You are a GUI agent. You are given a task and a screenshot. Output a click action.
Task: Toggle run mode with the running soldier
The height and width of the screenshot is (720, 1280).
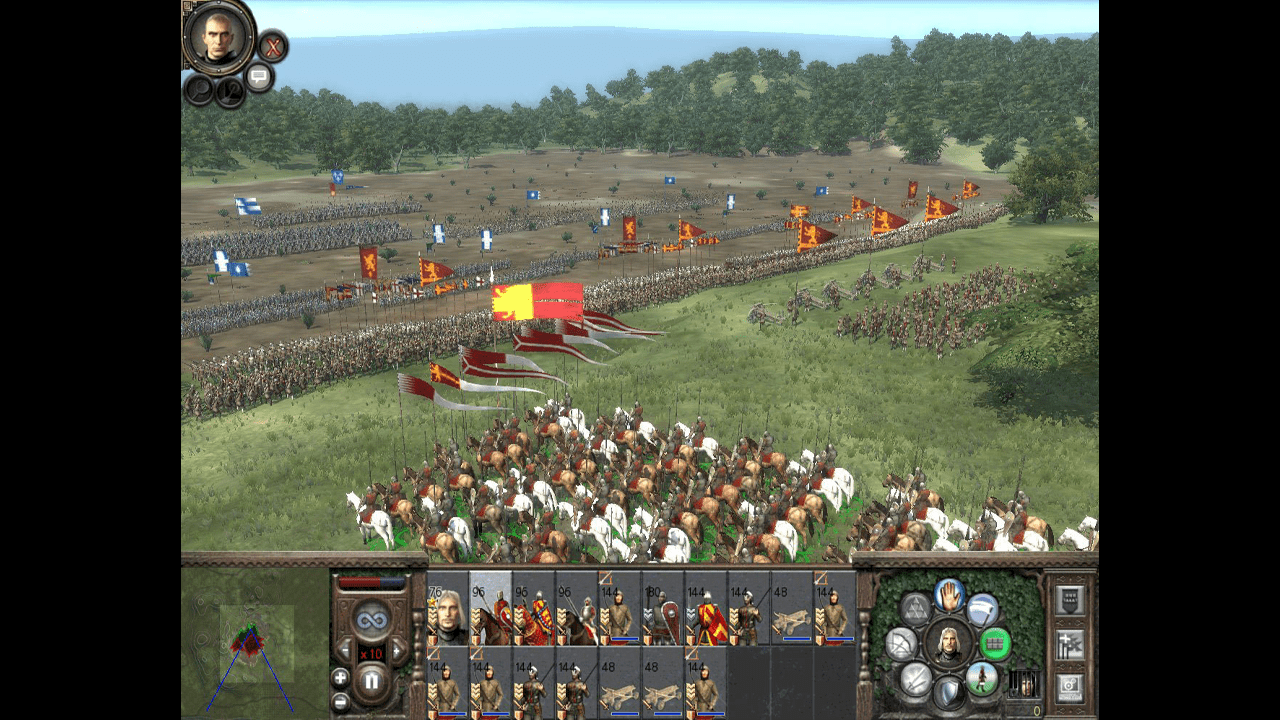pyautogui.click(x=983, y=679)
